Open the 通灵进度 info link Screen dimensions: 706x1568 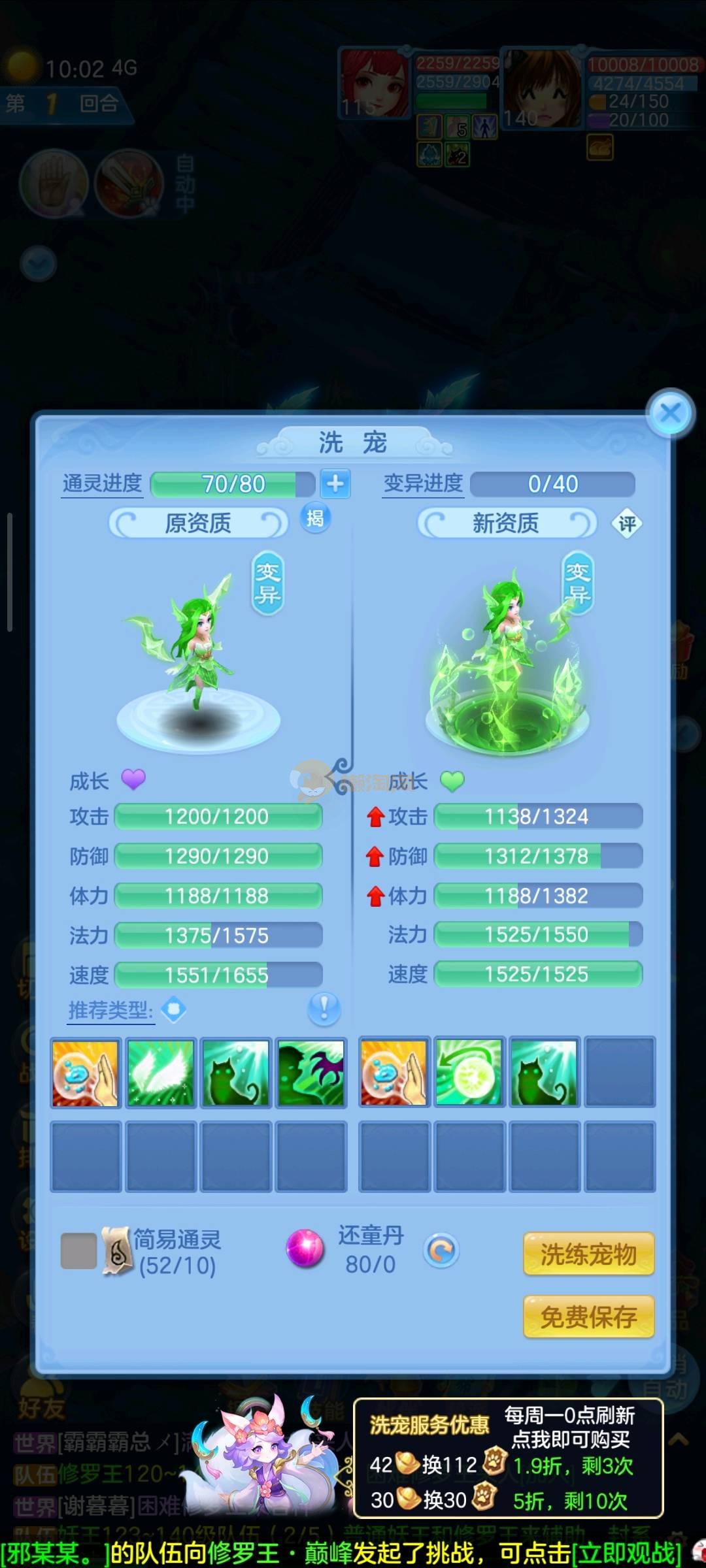pyautogui.click(x=102, y=484)
